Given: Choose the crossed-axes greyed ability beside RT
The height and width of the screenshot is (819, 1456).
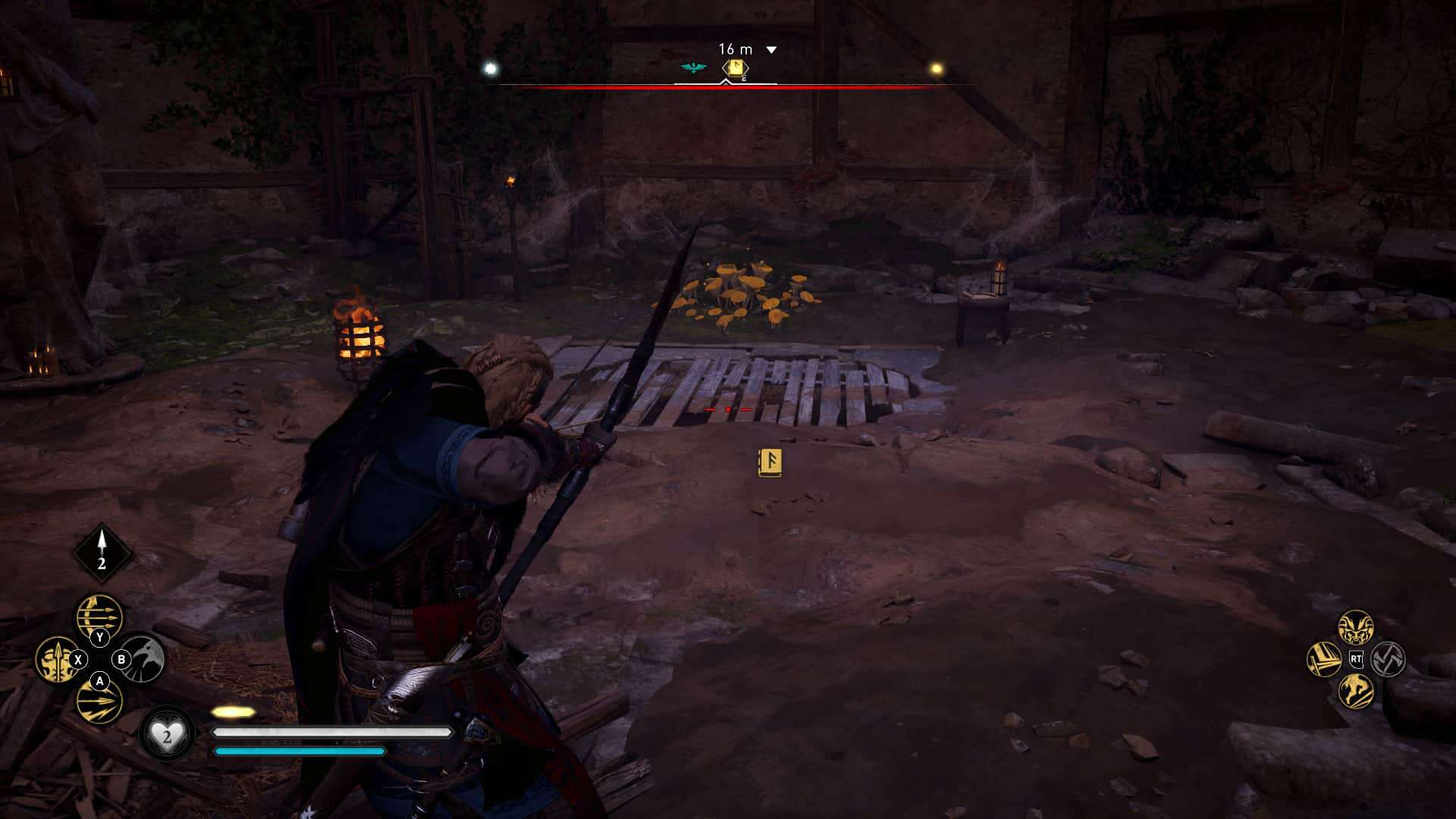Looking at the screenshot, I should pos(1387,660).
